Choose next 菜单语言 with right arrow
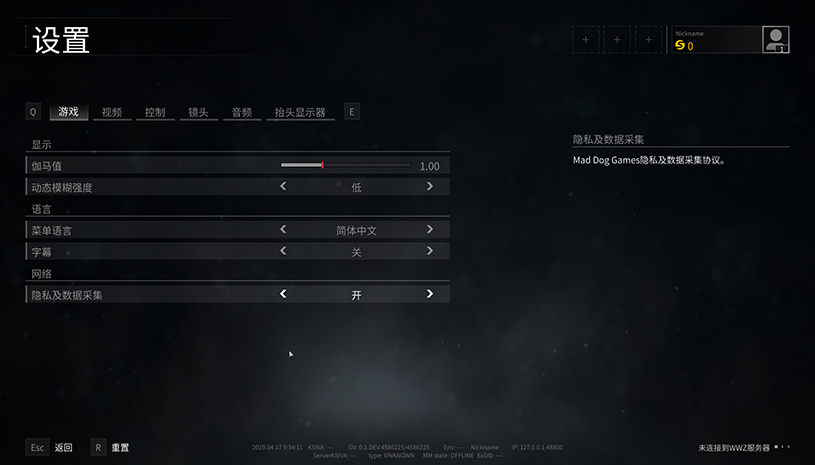 click(x=430, y=229)
